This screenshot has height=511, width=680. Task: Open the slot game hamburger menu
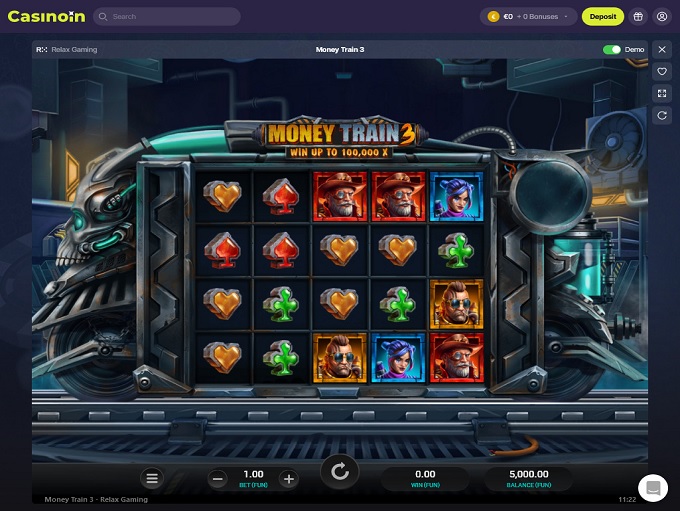(x=152, y=479)
